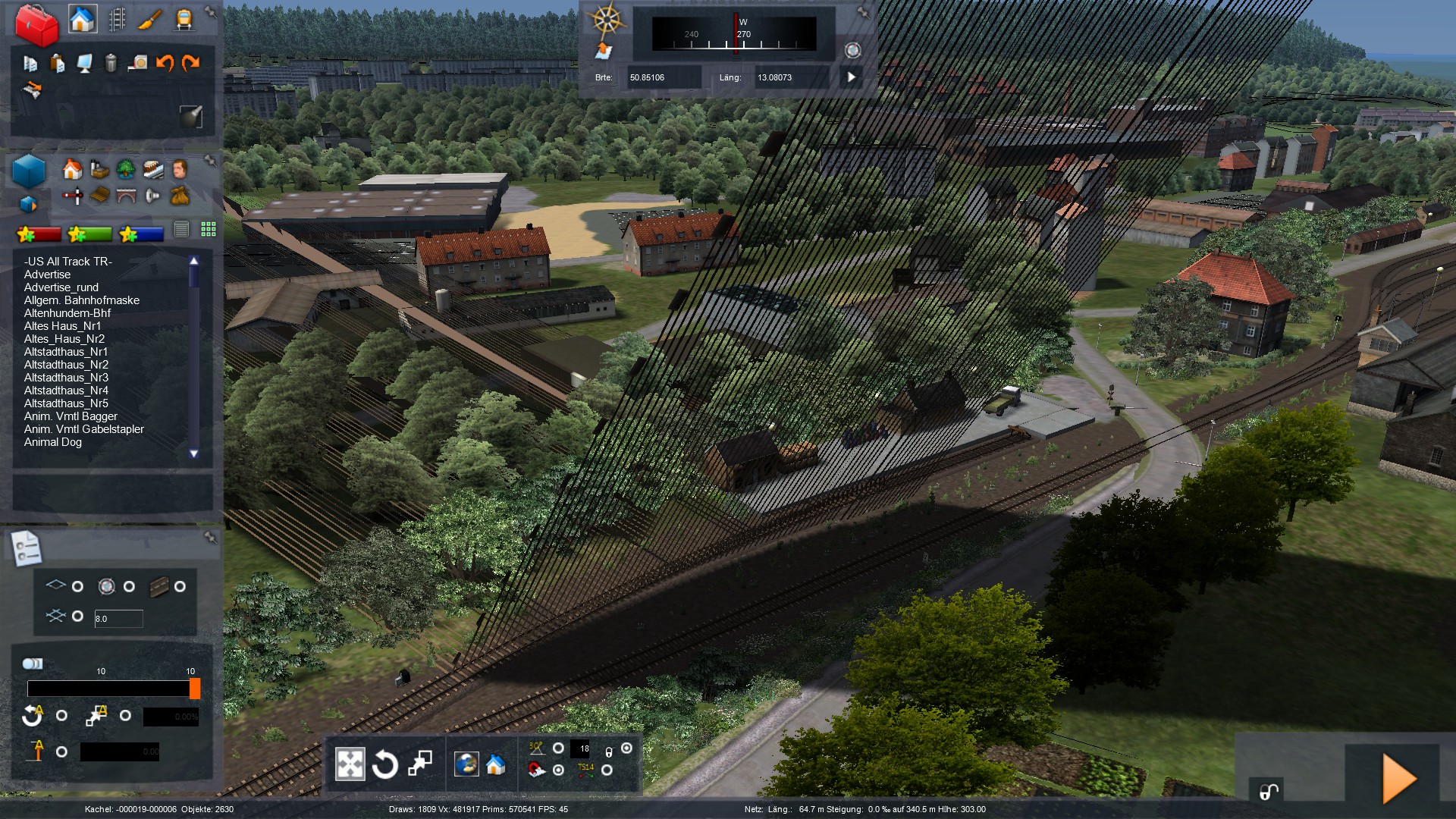The width and height of the screenshot is (1456, 819).
Task: Open the yellow train scenario tab
Action: point(184,20)
